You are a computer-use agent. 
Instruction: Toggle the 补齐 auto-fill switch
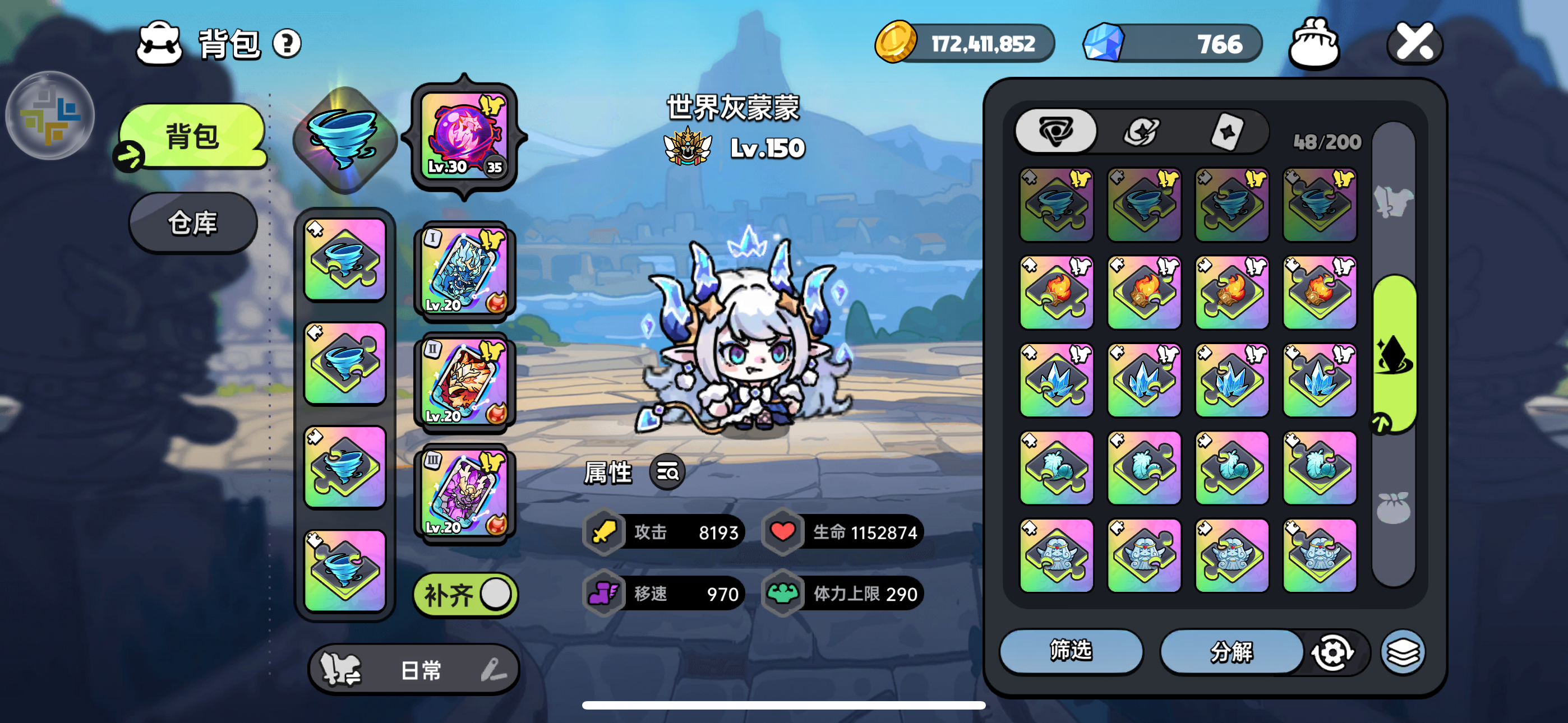click(465, 595)
